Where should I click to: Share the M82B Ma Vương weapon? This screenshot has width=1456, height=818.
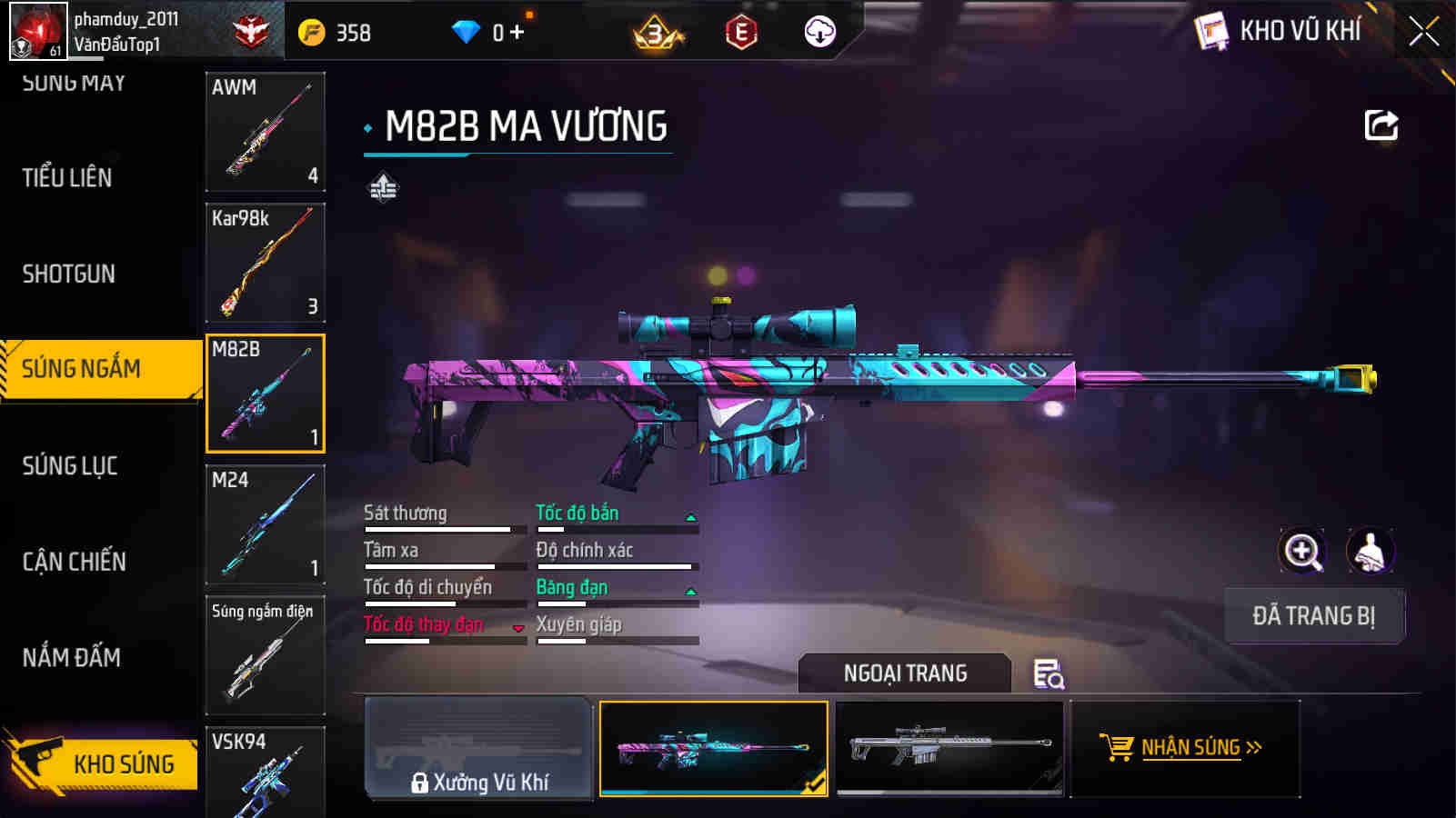tap(1381, 125)
